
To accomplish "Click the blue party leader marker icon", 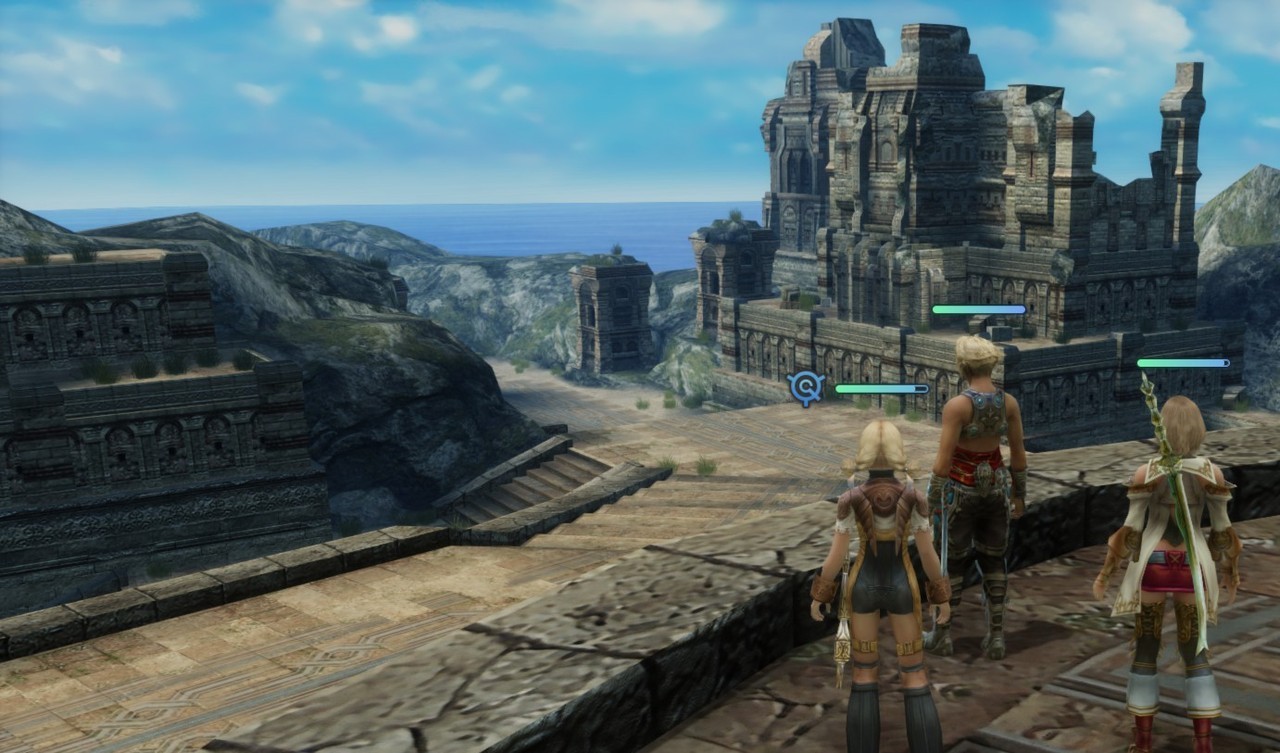I will point(805,387).
